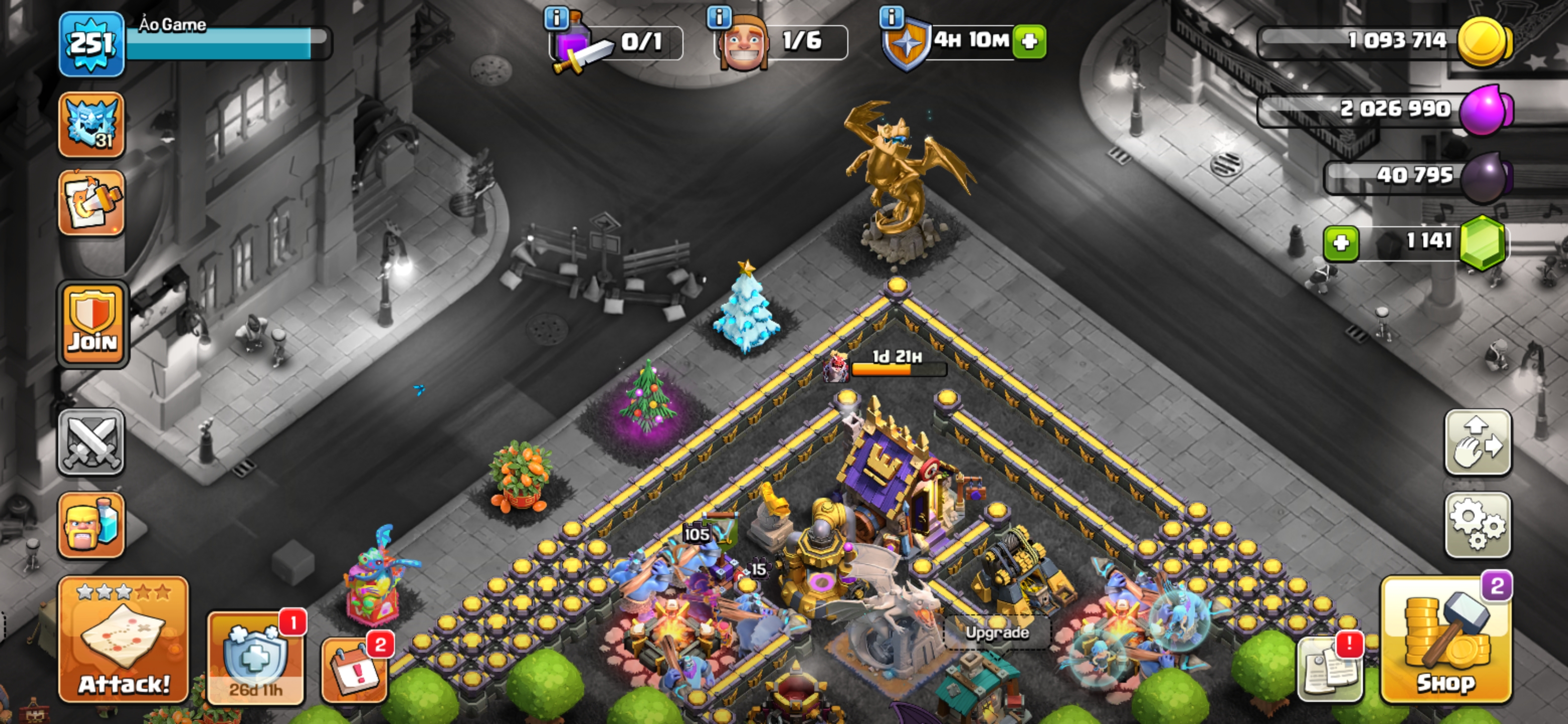Open the crossed swords battle log
The height and width of the screenshot is (724, 1568).
click(91, 442)
